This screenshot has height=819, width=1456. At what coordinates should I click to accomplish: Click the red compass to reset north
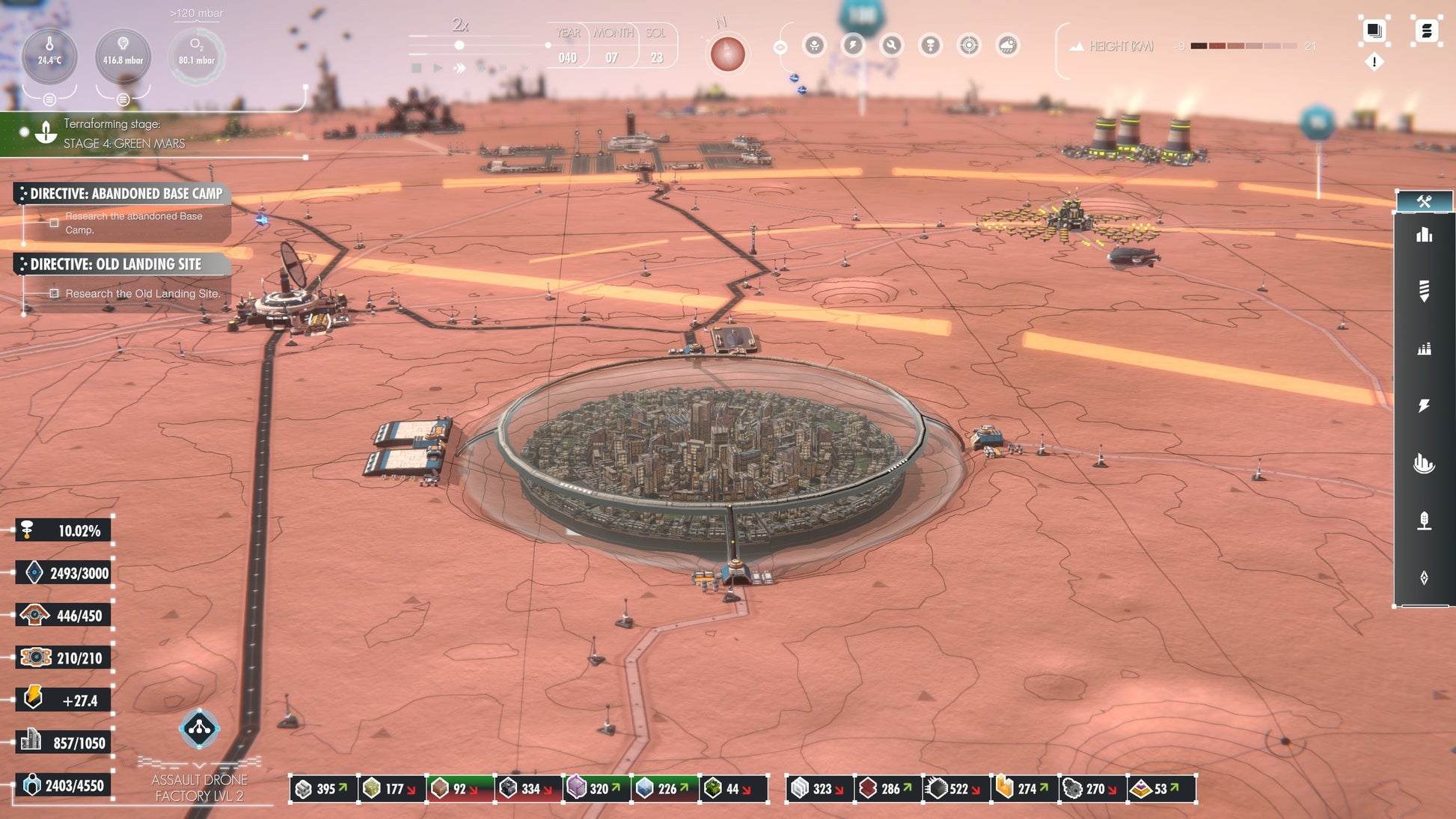727,54
